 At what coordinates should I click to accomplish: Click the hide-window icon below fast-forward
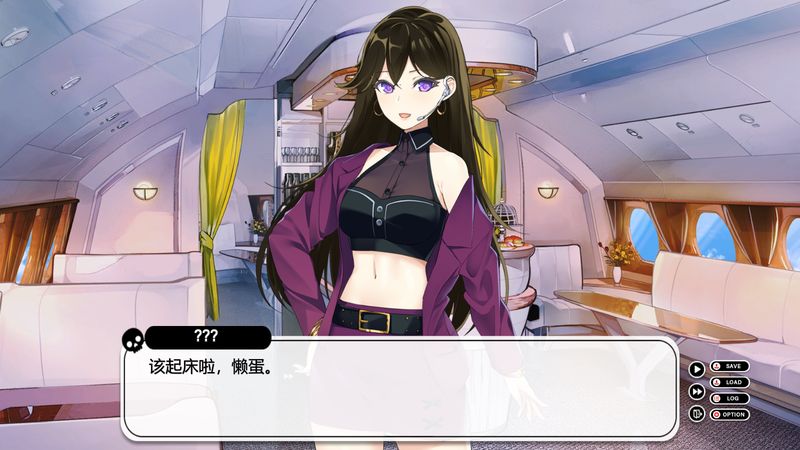pyautogui.click(x=697, y=413)
